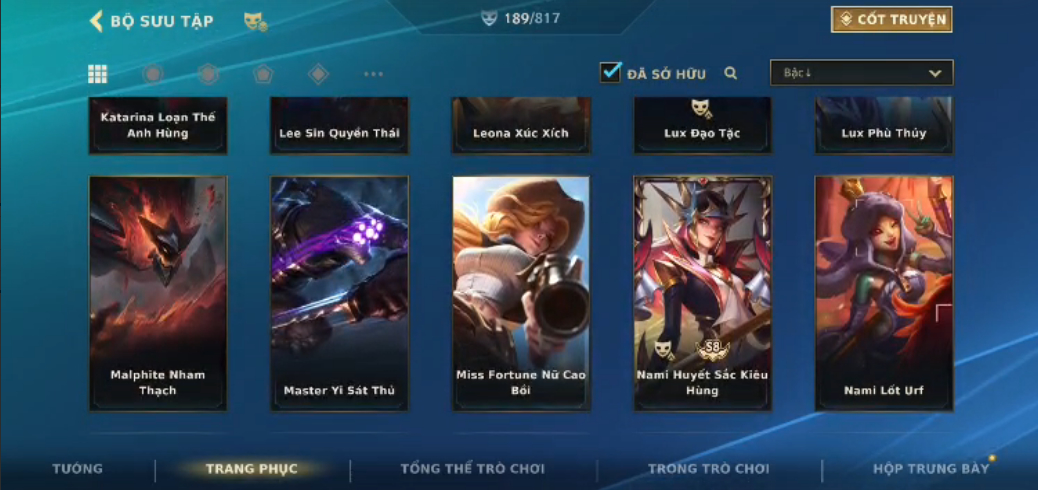Show the Hộp Trưng Bày tab
The image size is (1038, 490).
(930, 469)
